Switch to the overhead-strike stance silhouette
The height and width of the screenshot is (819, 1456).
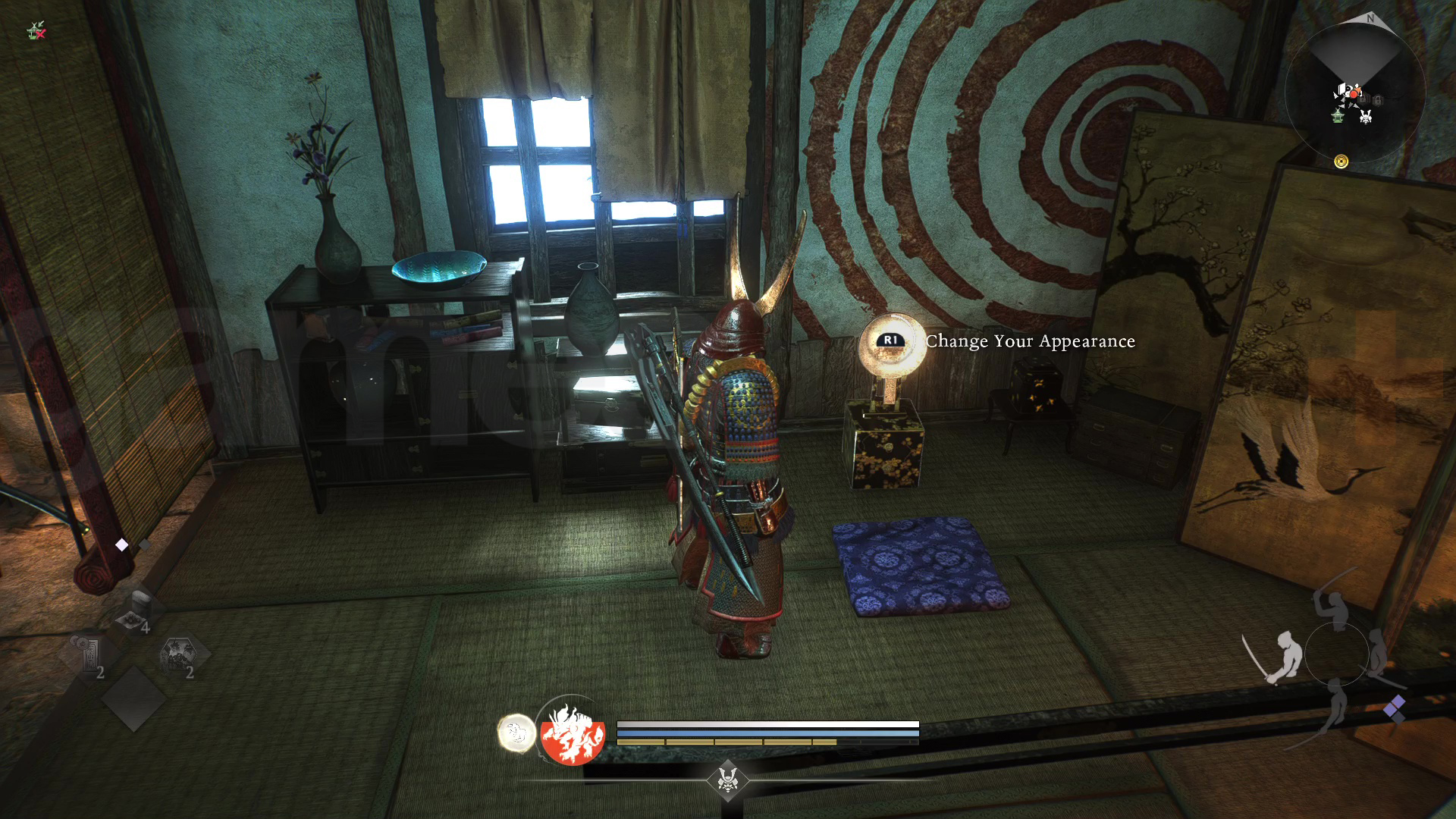pos(1332,607)
